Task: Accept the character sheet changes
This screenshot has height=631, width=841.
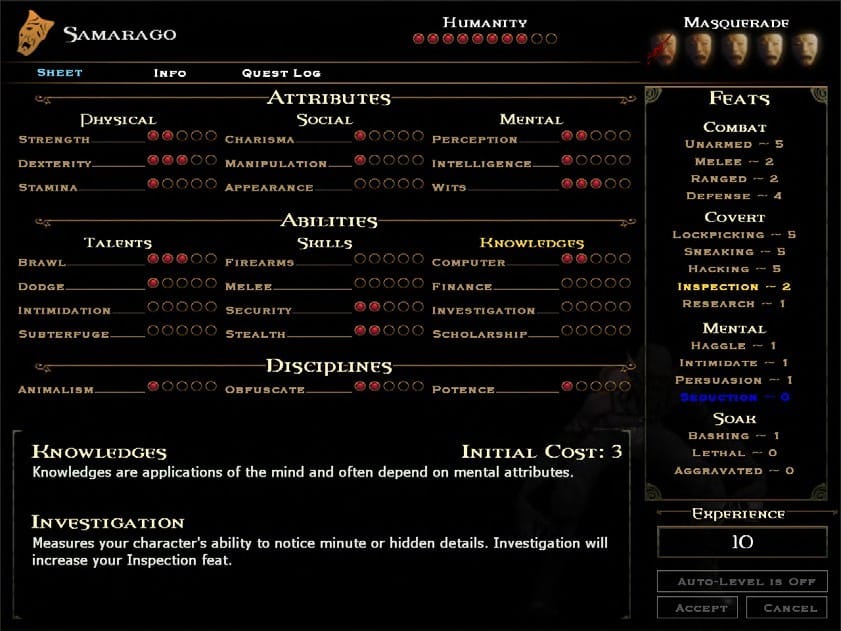Action: tap(697, 607)
